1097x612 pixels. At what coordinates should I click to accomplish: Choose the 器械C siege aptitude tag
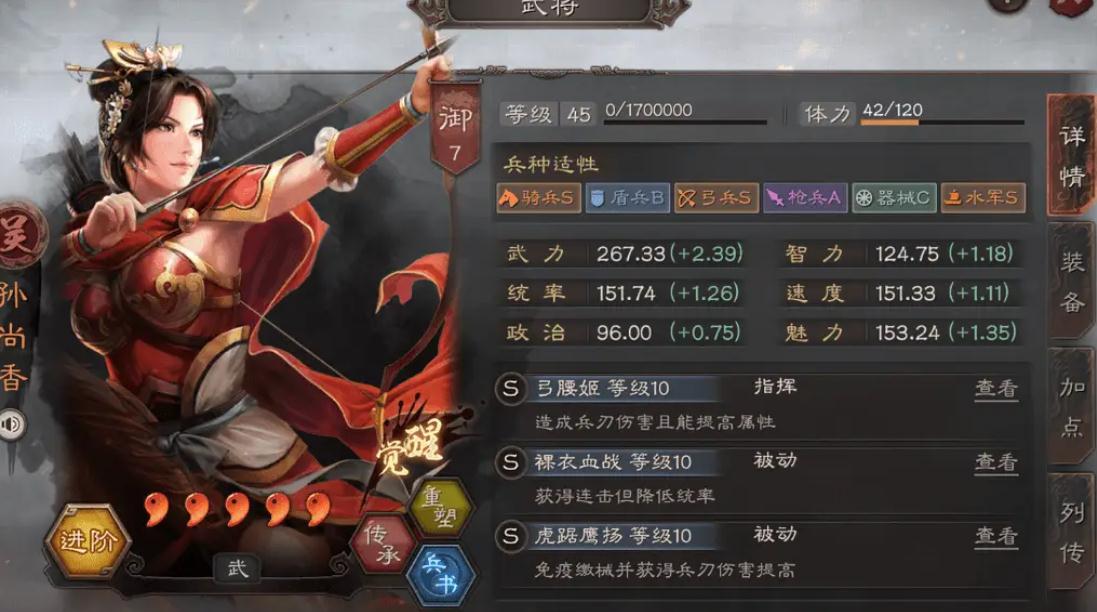point(893,198)
